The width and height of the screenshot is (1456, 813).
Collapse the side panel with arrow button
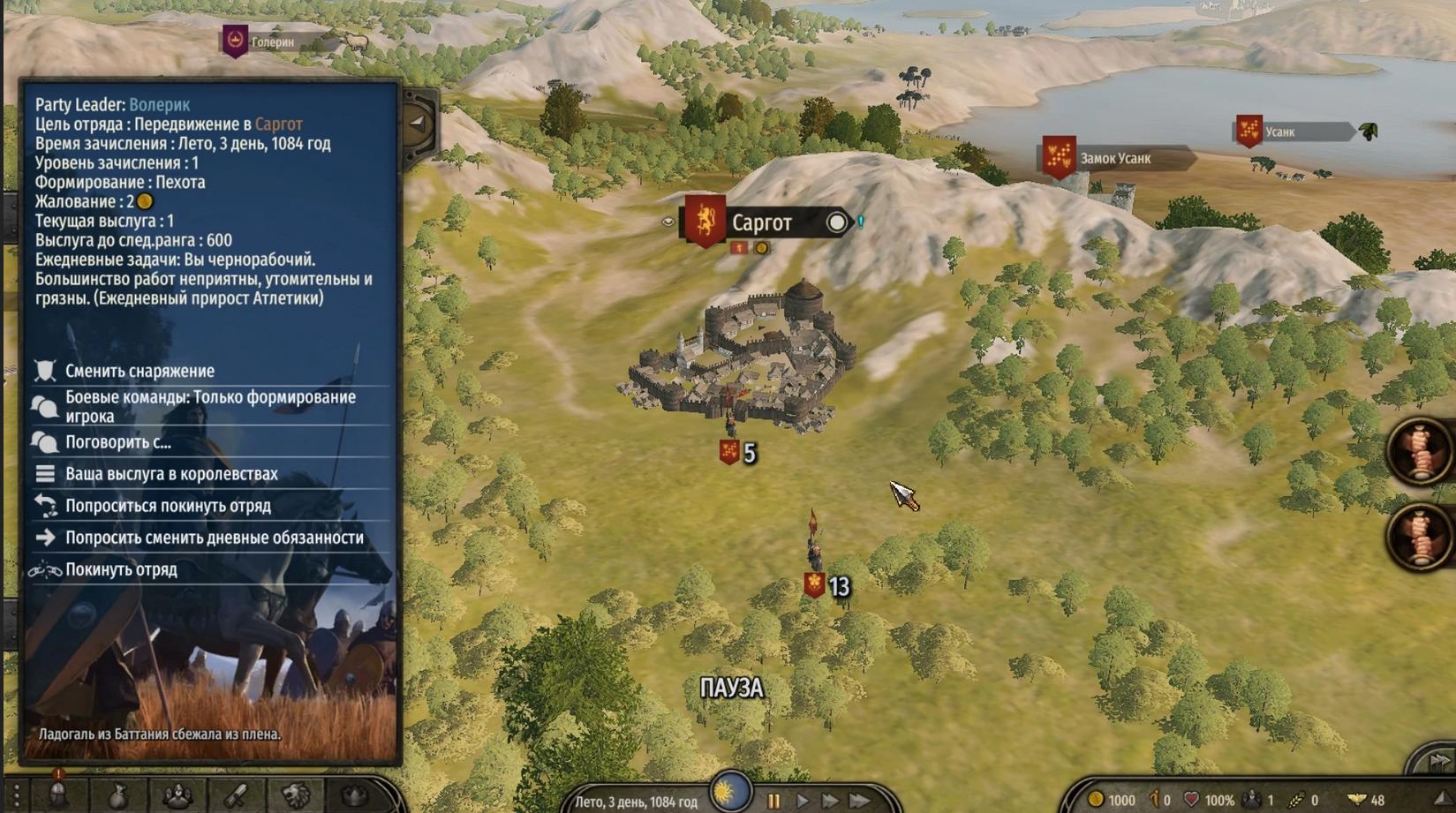417,124
